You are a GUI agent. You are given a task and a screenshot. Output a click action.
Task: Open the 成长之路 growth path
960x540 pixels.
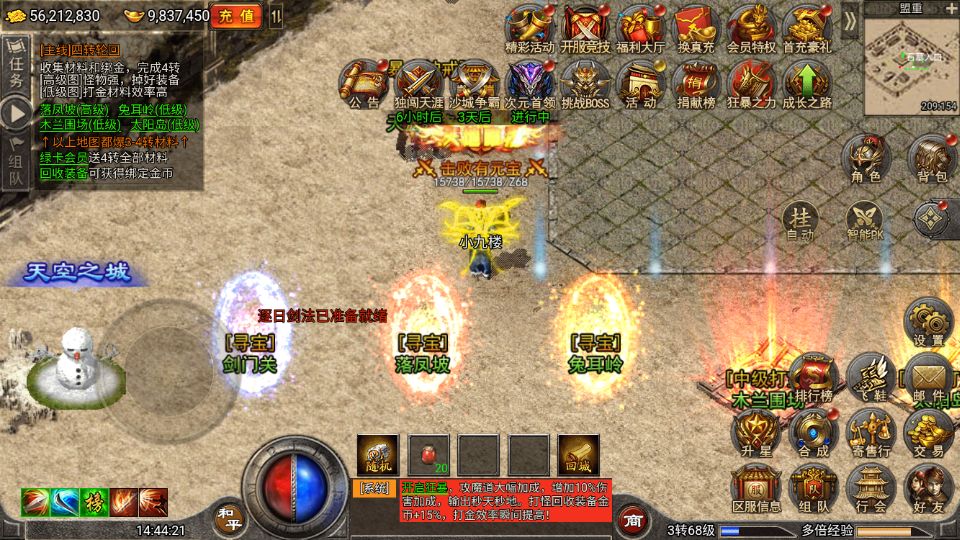(807, 82)
